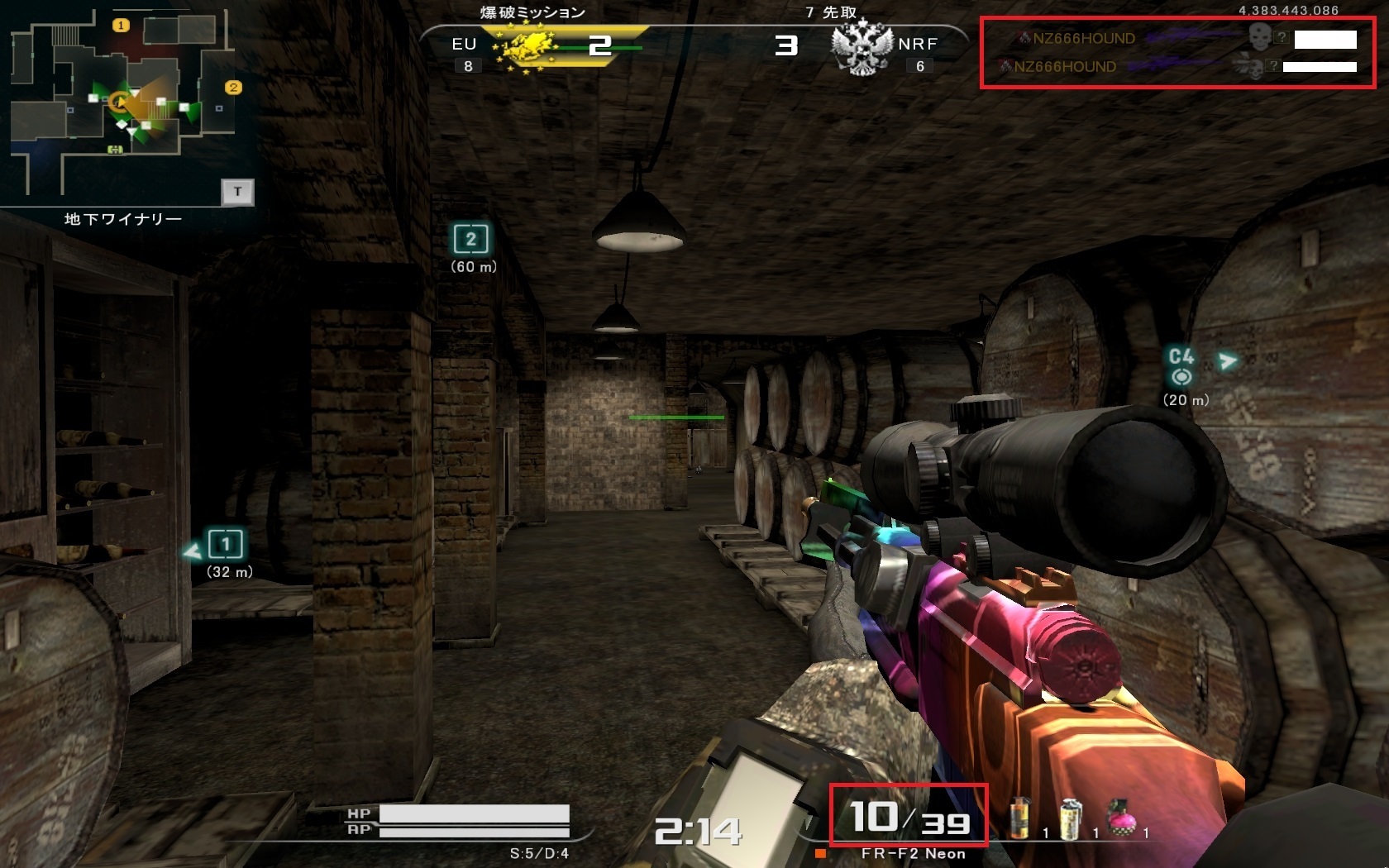Image resolution: width=1389 pixels, height=868 pixels.
Task: Select the pink grenade icon
Action: pyautogui.click(x=1122, y=818)
